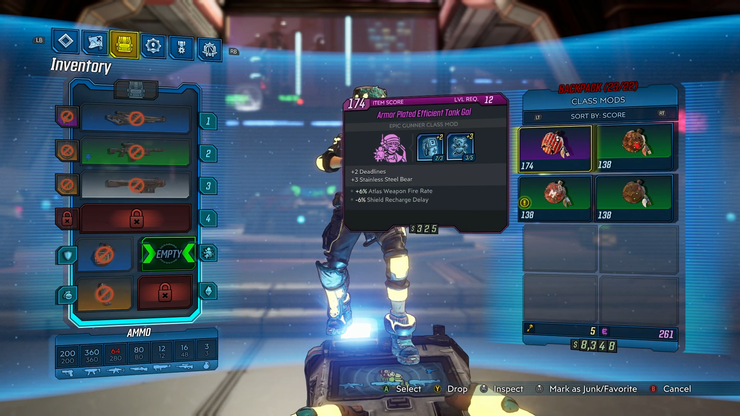Screen dimensions: 740x416
Task: Choose the green weapon in slot 2
Action: point(135,153)
